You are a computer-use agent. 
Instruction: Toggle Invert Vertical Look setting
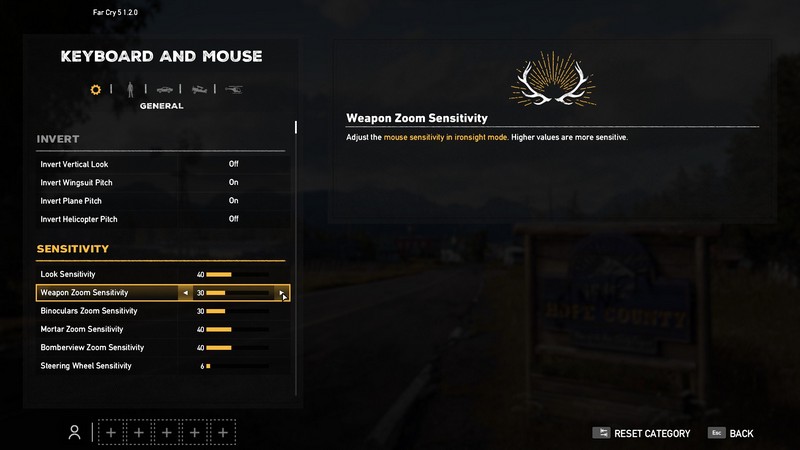pyautogui.click(x=233, y=164)
